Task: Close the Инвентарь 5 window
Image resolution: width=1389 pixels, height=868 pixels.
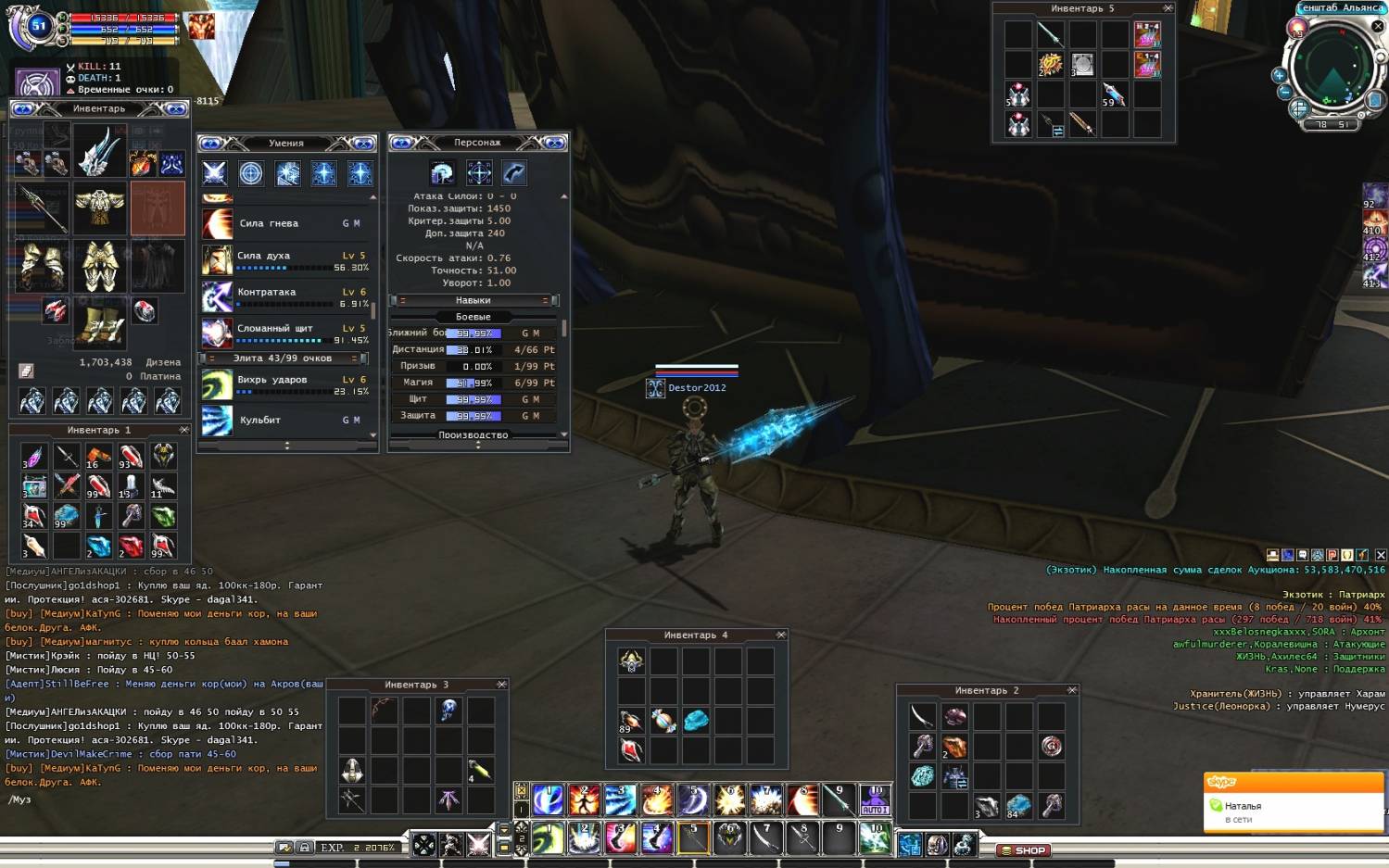Action: [x=1168, y=8]
